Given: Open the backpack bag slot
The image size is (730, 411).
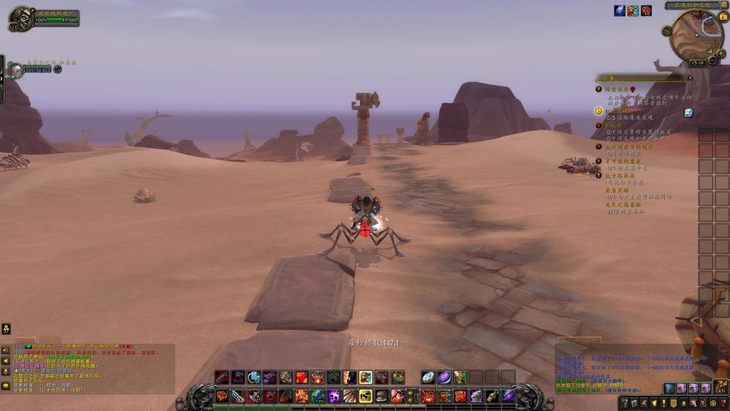Looking at the screenshot, I should tap(719, 387).
